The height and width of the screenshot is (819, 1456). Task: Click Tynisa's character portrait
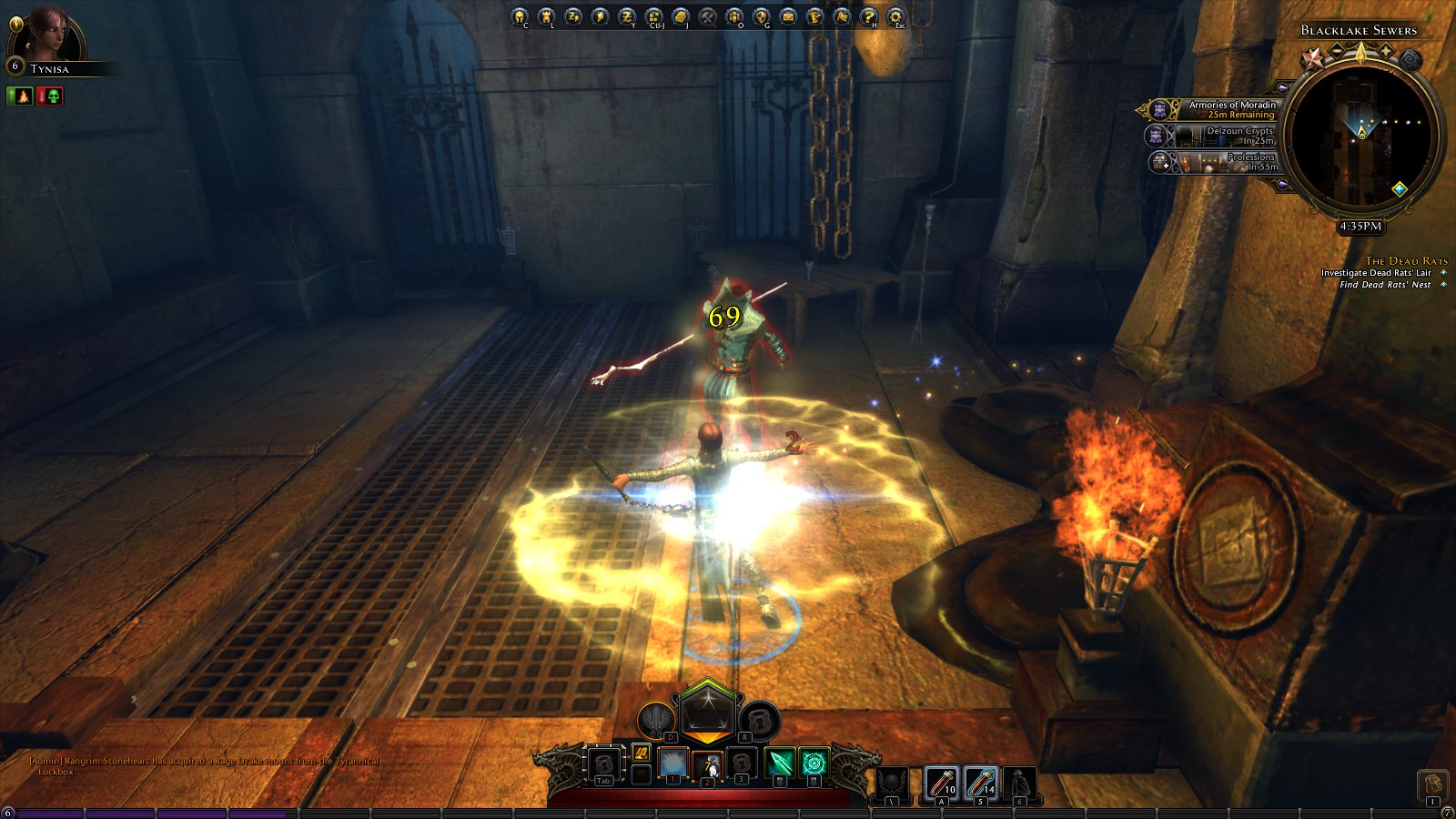(47, 36)
